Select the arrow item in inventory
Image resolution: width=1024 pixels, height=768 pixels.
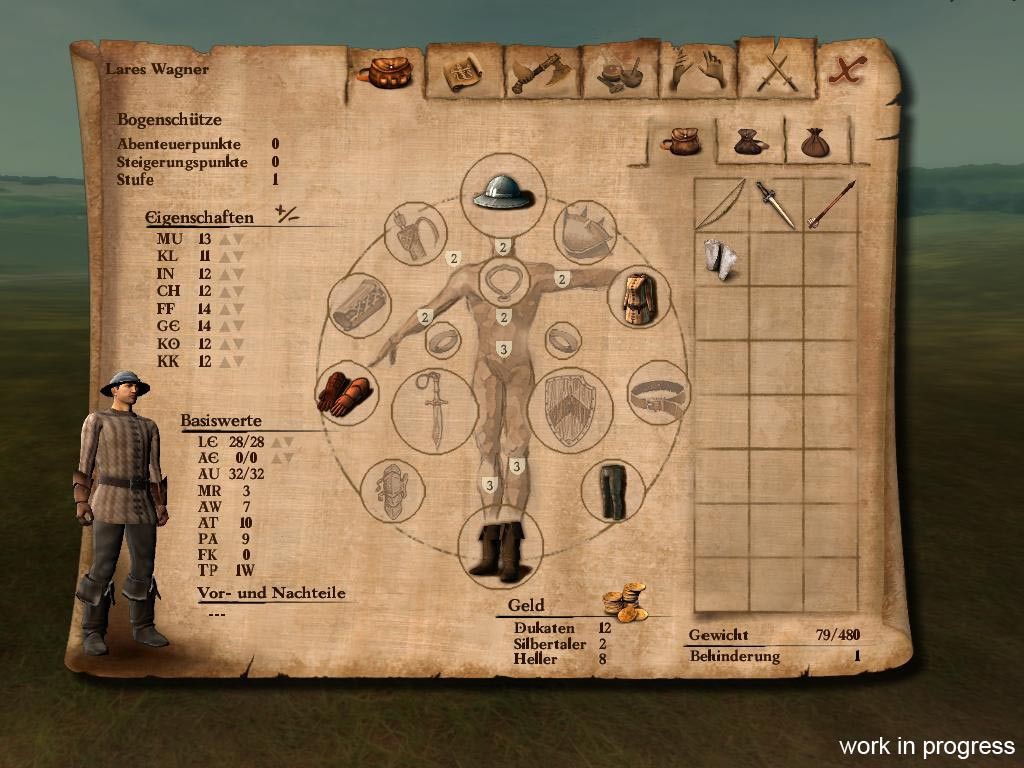tap(832, 204)
